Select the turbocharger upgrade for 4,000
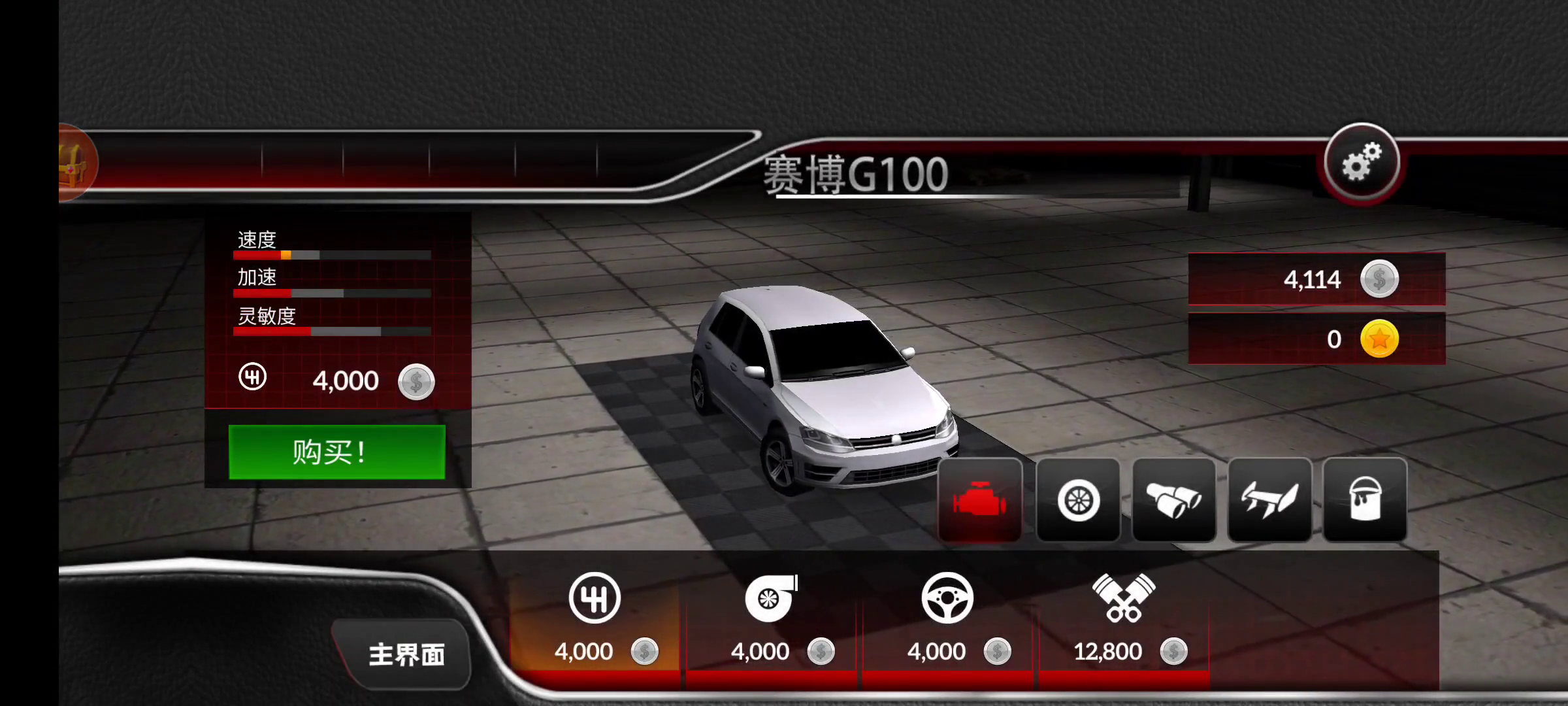The height and width of the screenshot is (706, 1568). 771,618
